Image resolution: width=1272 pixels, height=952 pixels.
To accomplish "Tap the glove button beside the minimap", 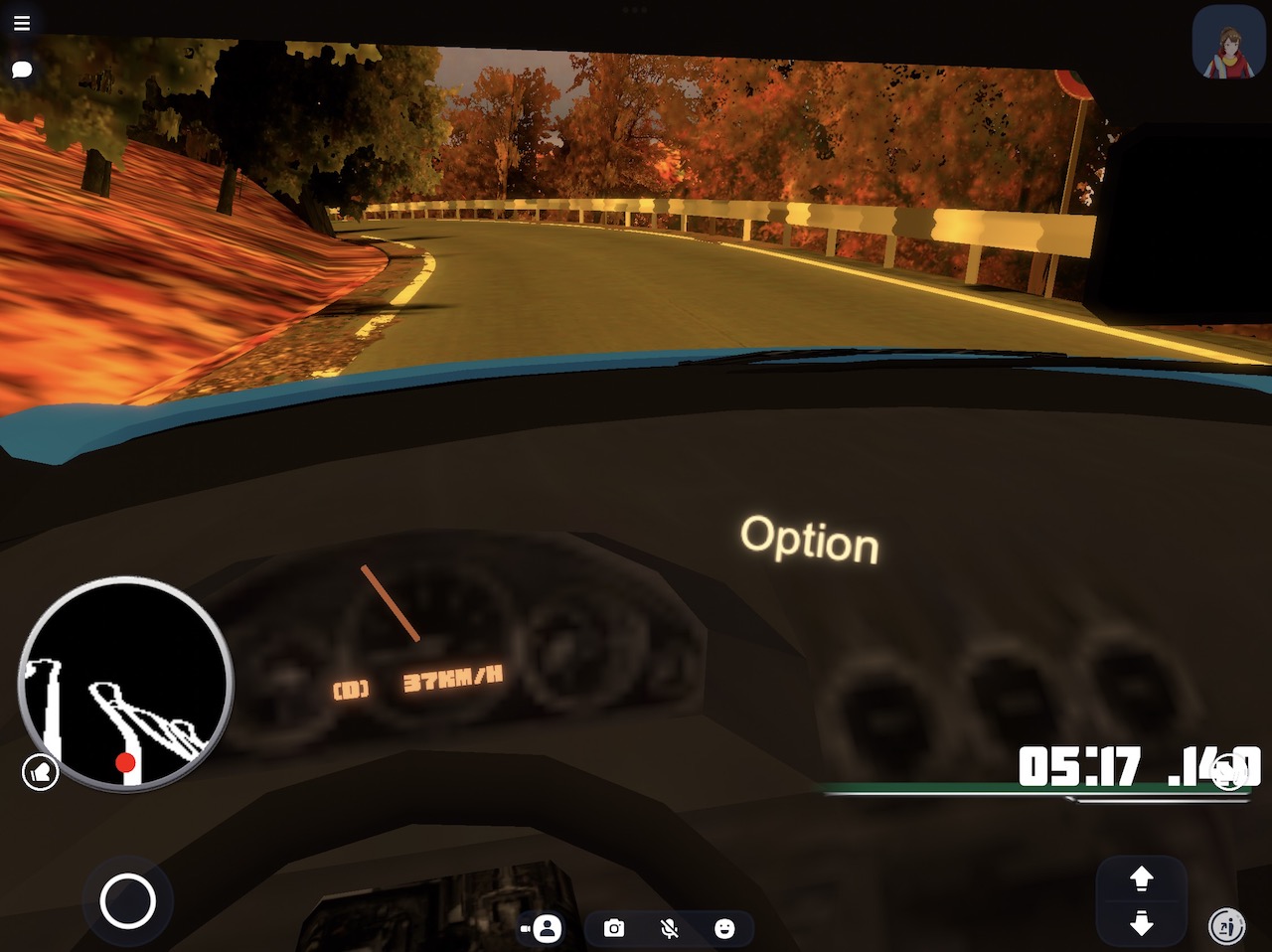I will coord(41,772).
